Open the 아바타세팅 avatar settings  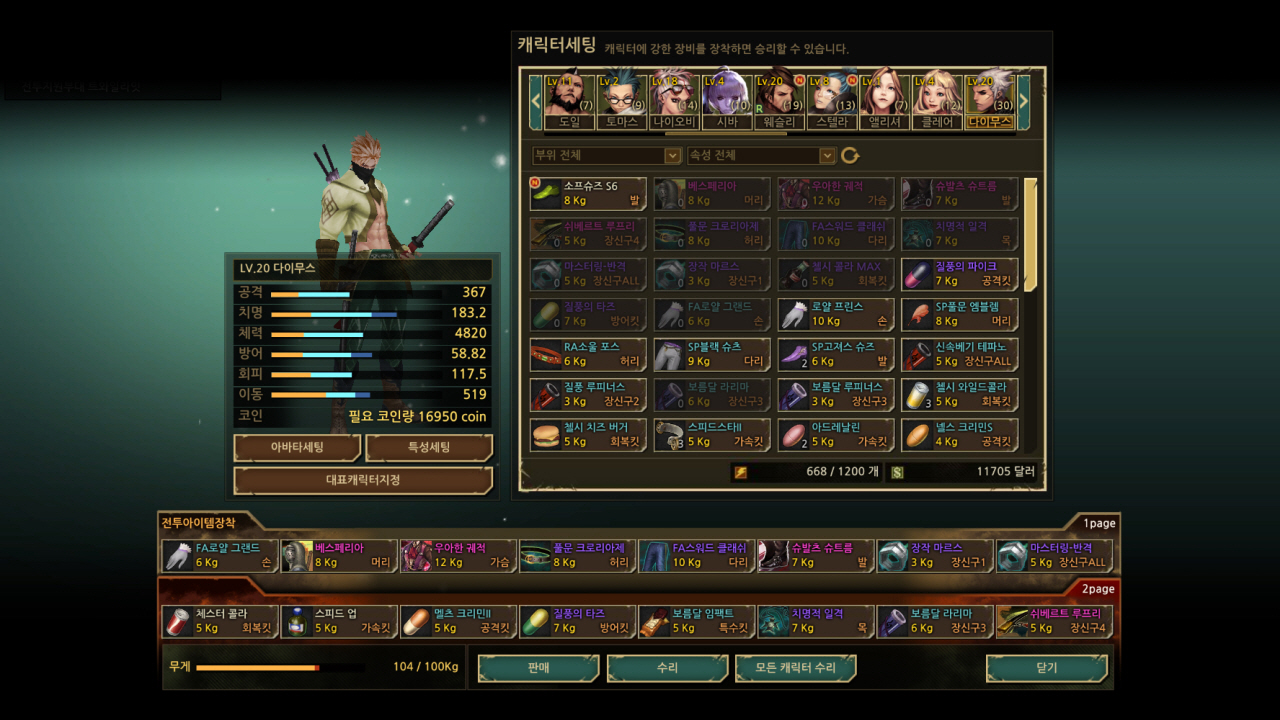point(297,447)
